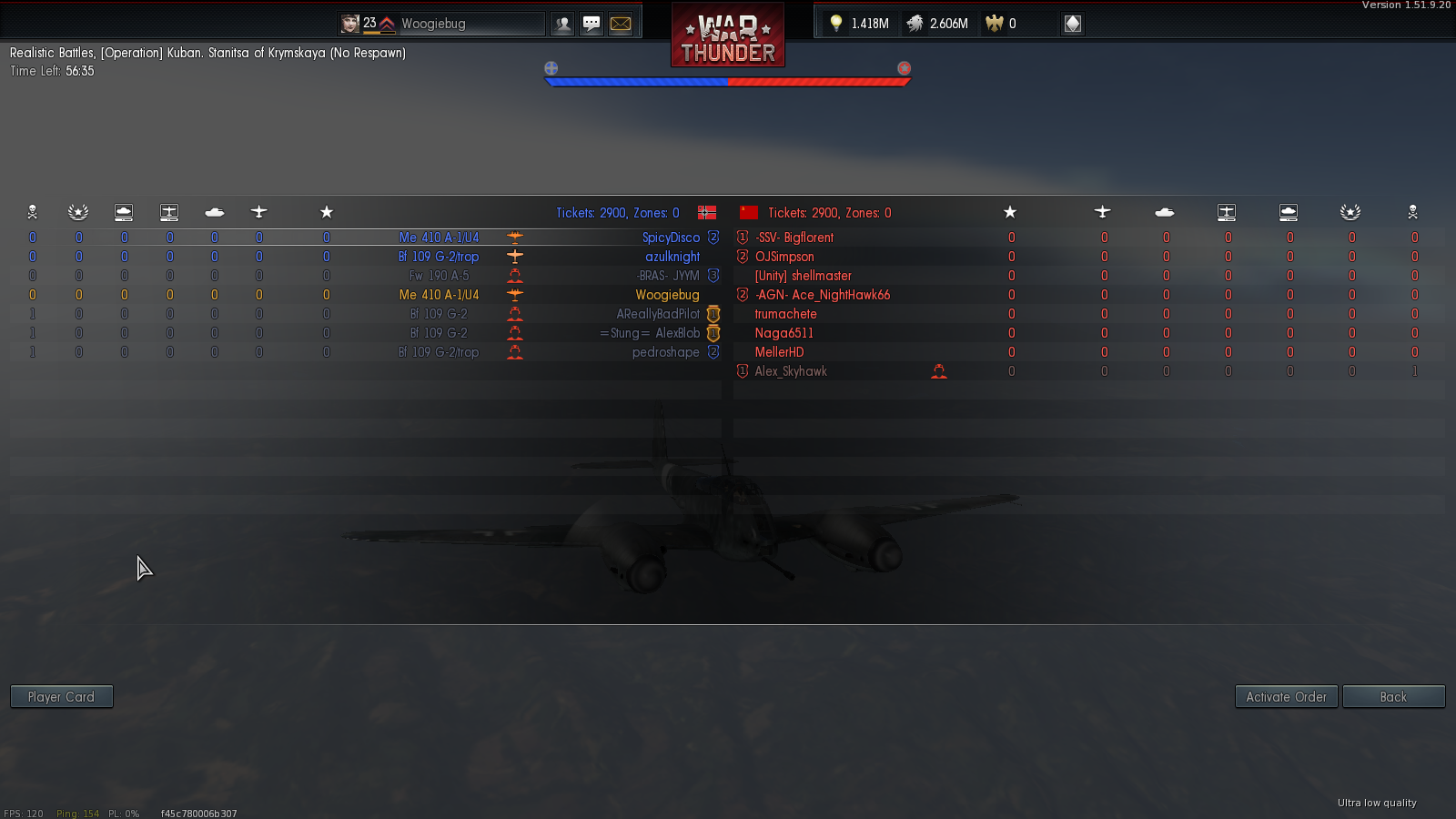Click the Silver Lions balance icon

[x=915, y=24]
